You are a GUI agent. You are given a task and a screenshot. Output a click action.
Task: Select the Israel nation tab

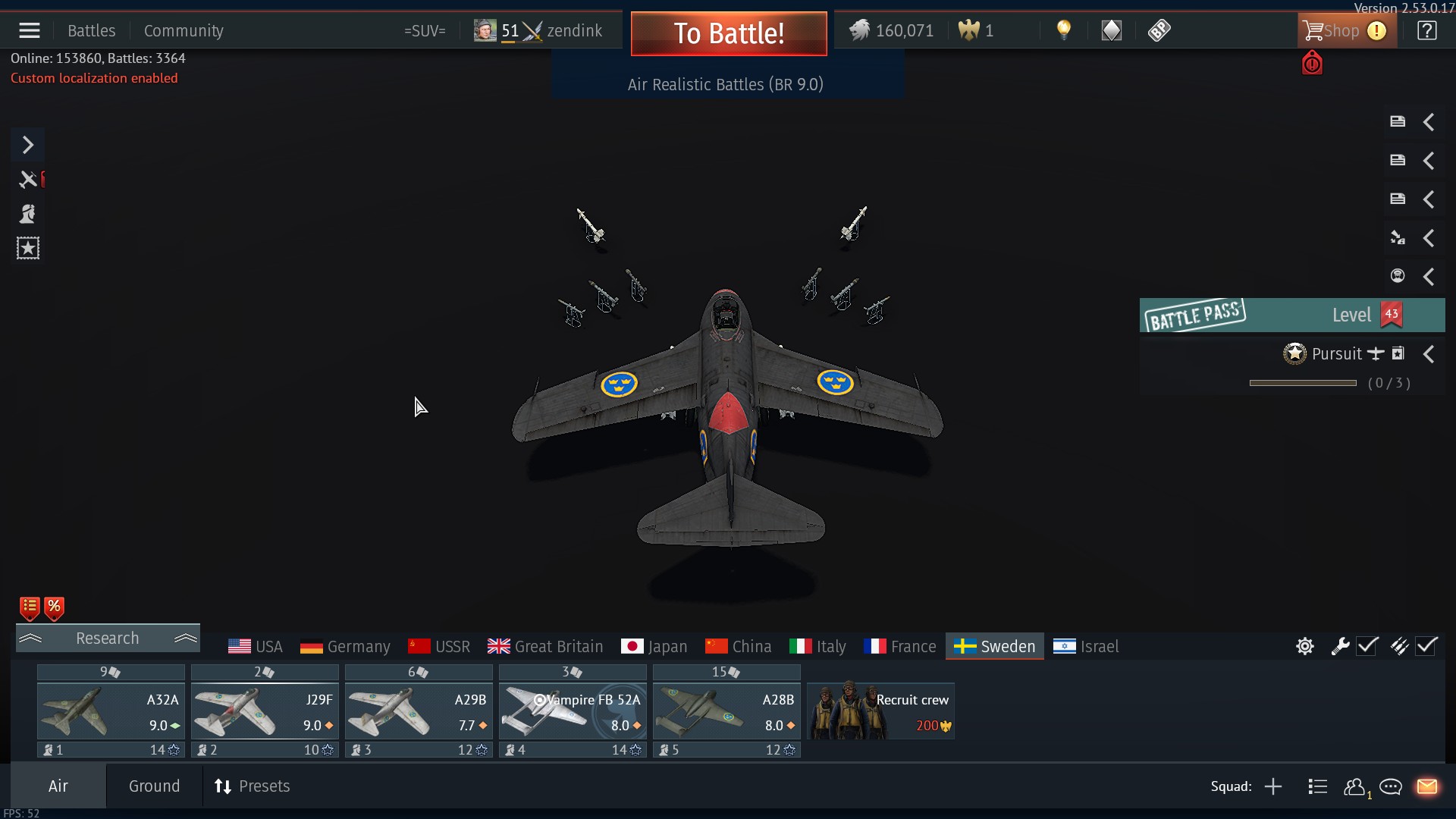point(1086,647)
